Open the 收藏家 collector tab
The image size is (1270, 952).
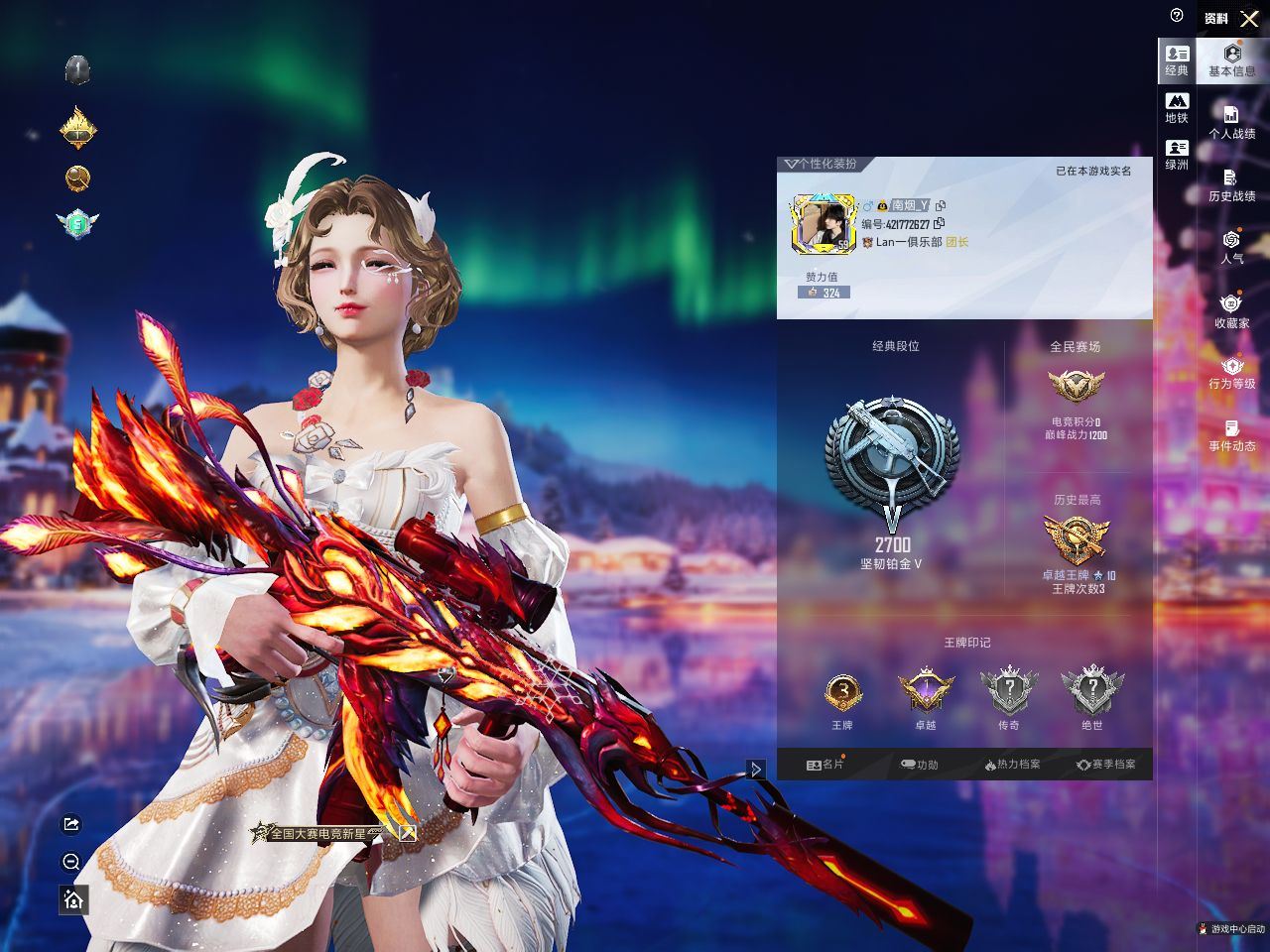tap(1231, 311)
